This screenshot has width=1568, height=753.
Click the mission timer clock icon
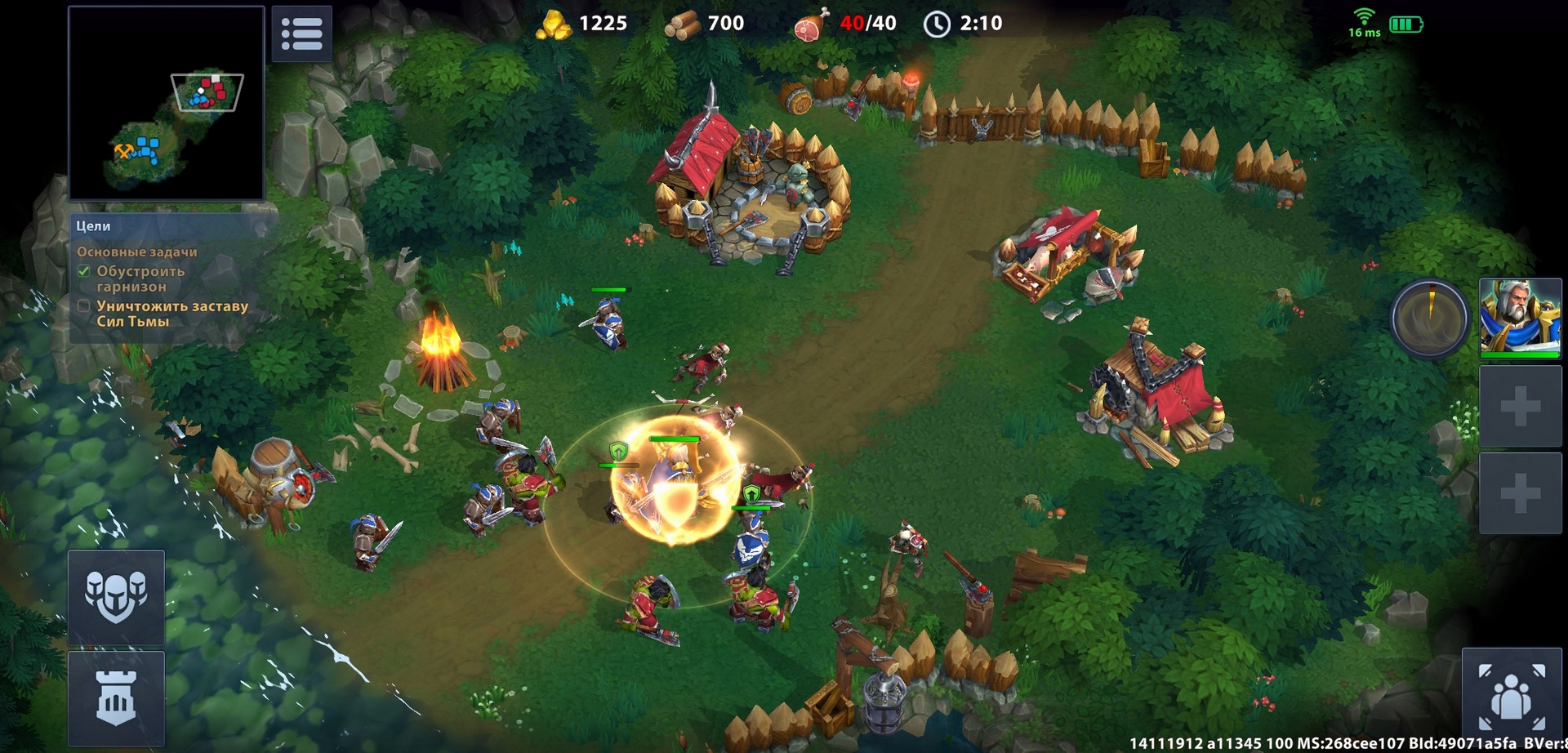click(x=936, y=23)
